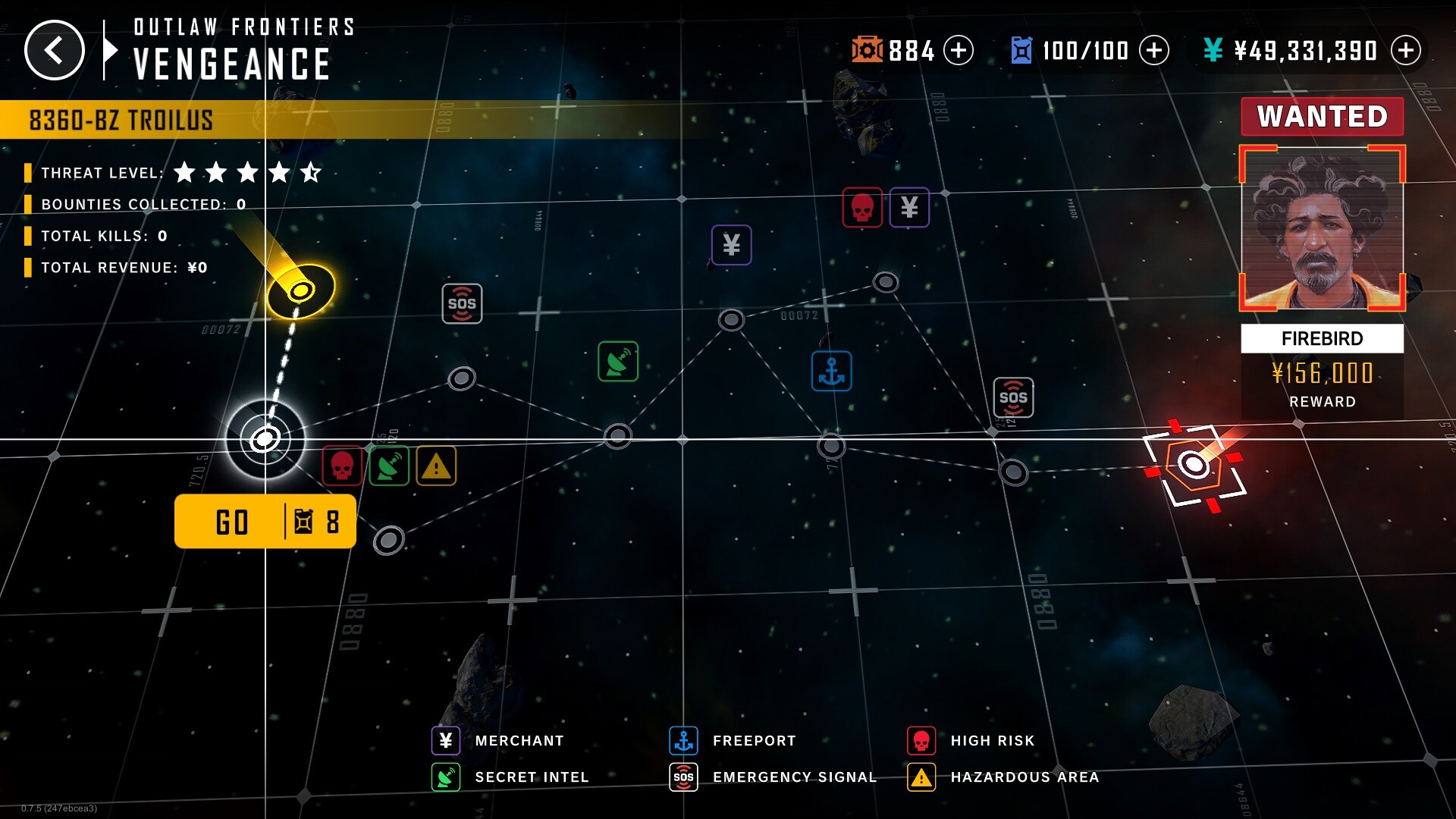
Task: Click the highlighted yellow destination node
Action: coord(301,291)
